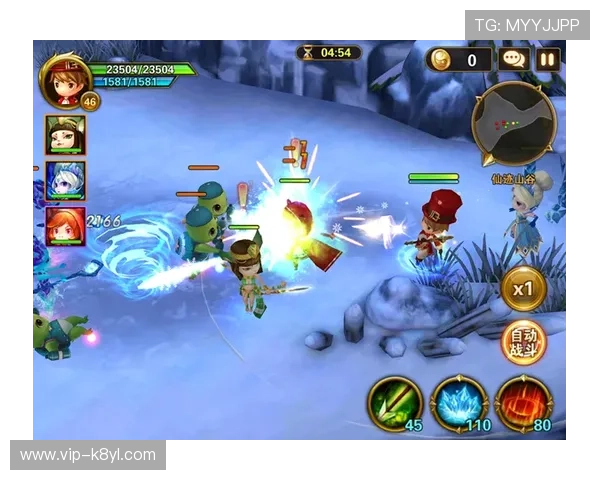
Task: Select the cat-eared party member portrait
Action: coord(65,135)
